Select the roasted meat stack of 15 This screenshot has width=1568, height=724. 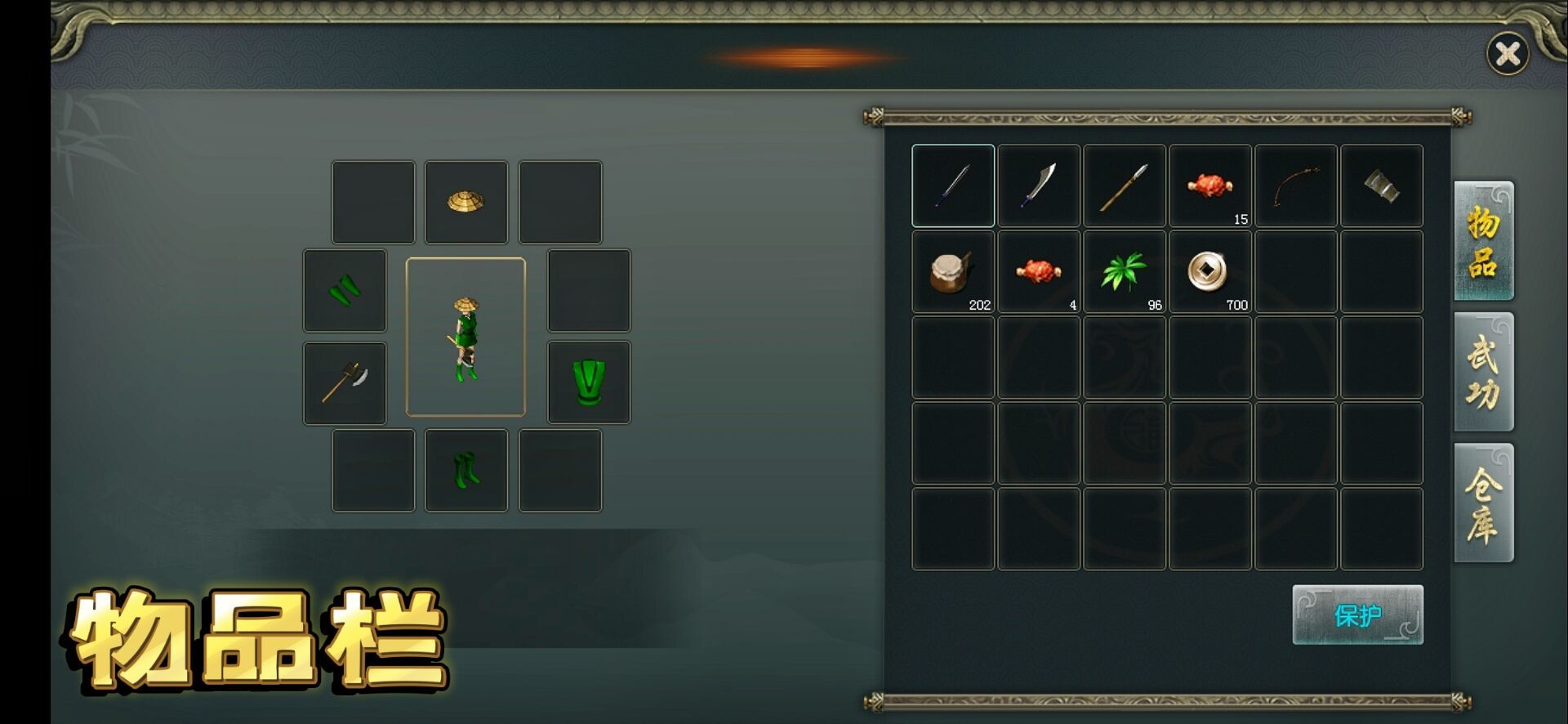coord(1210,185)
